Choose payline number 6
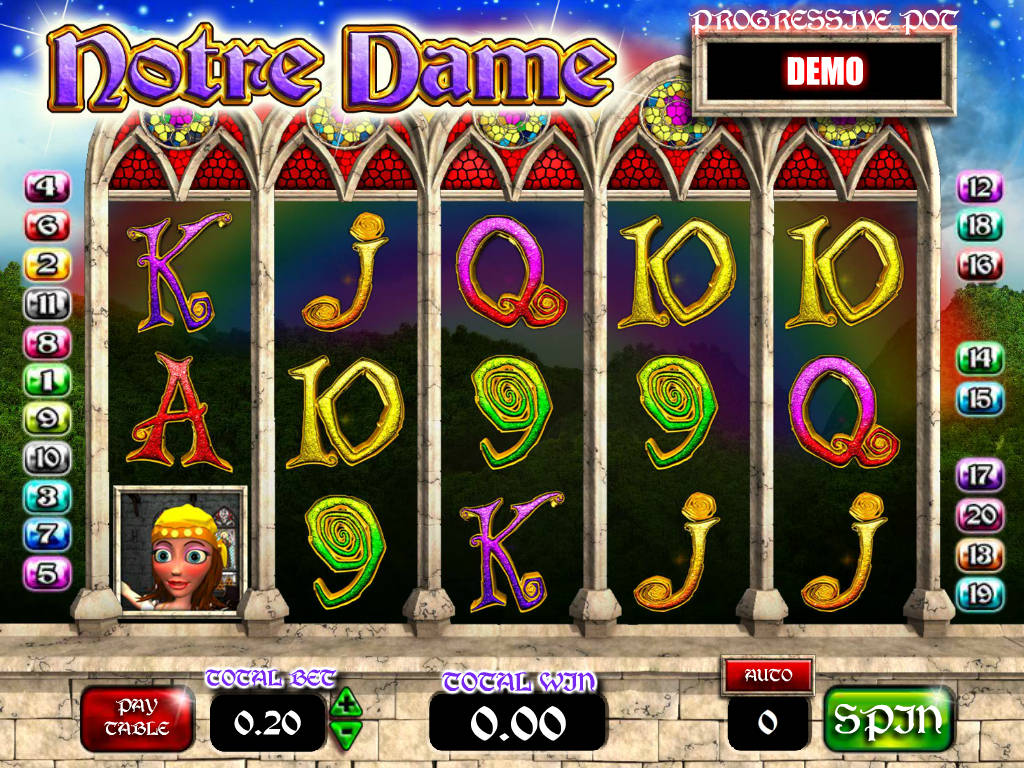 coord(48,227)
